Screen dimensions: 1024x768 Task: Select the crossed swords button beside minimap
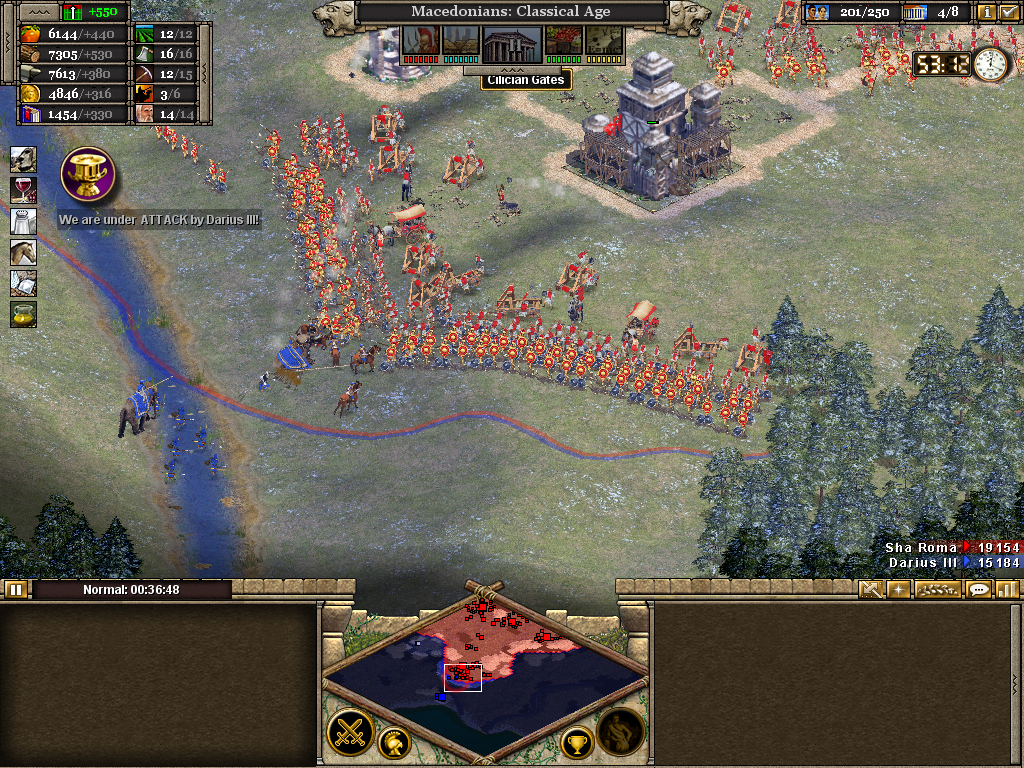pos(350,733)
